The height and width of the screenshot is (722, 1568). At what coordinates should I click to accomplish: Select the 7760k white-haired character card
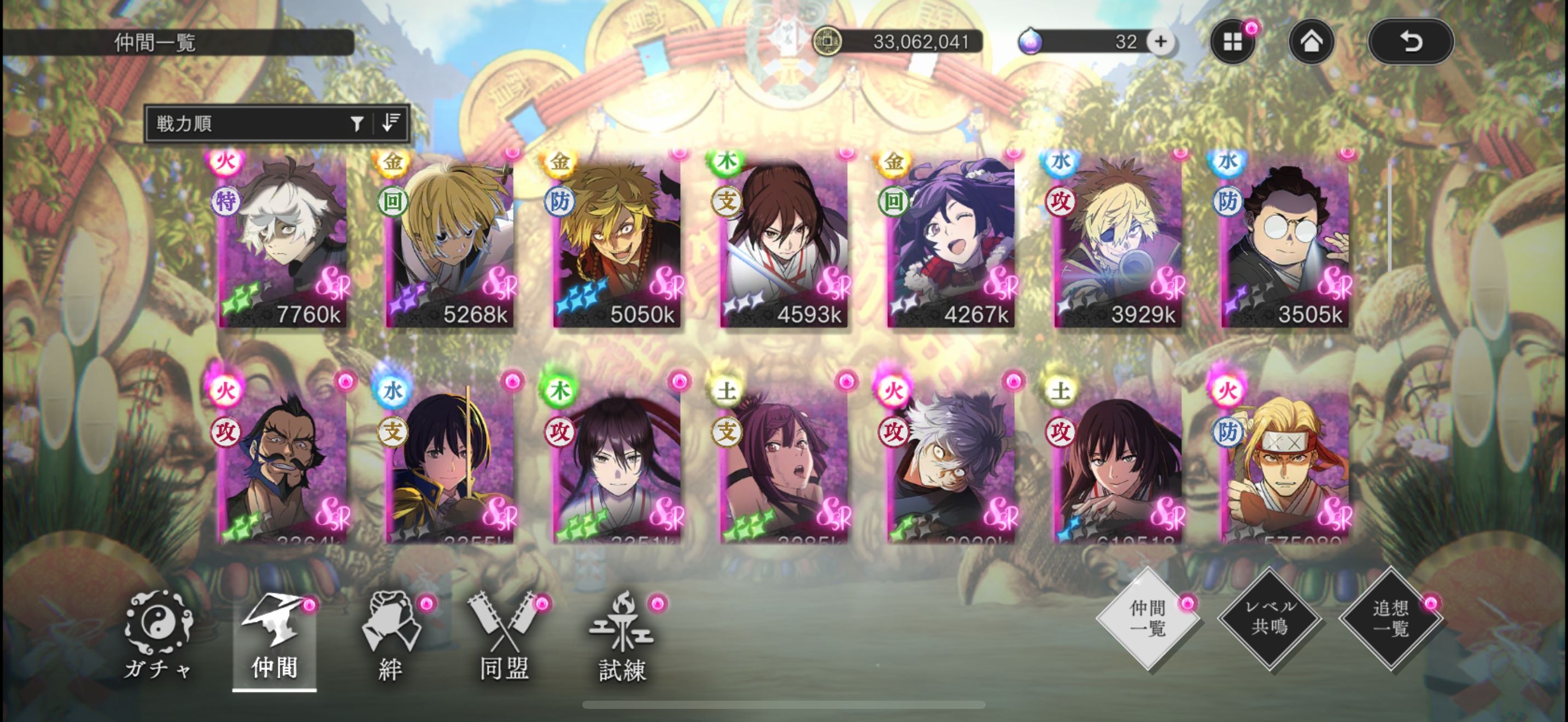pyautogui.click(x=283, y=241)
